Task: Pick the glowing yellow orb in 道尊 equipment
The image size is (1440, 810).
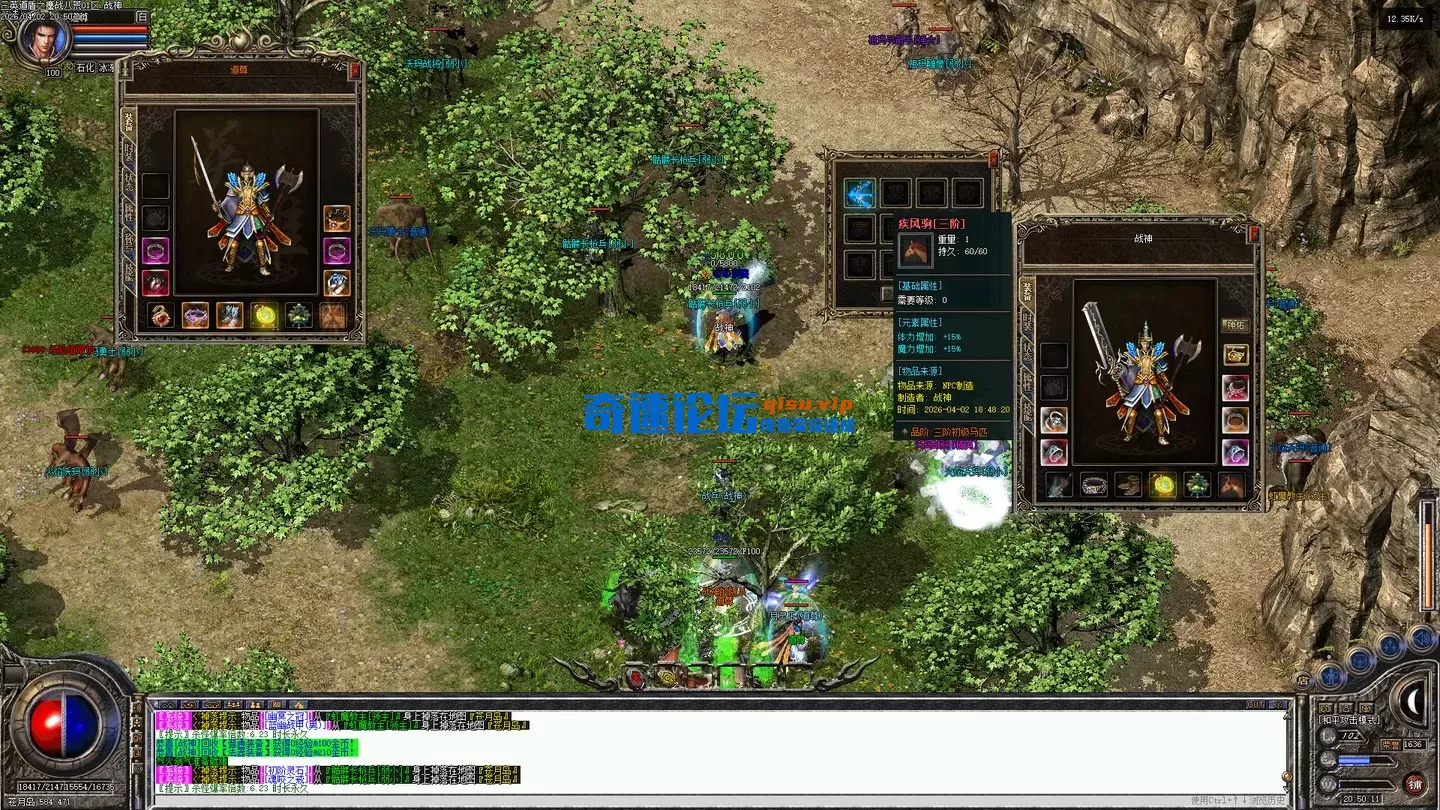Action: [x=264, y=316]
